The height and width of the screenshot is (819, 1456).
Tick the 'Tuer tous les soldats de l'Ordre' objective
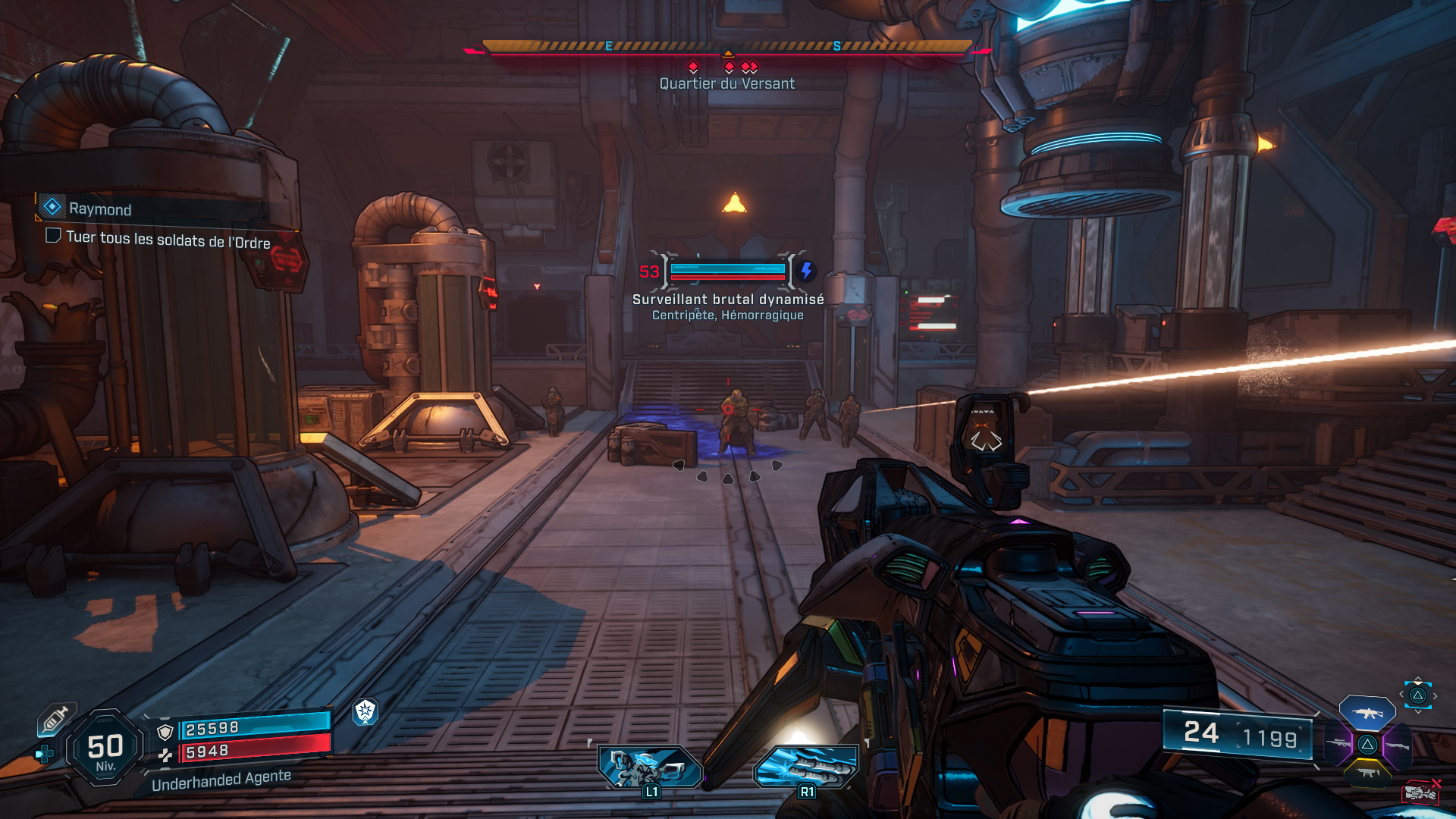click(53, 236)
